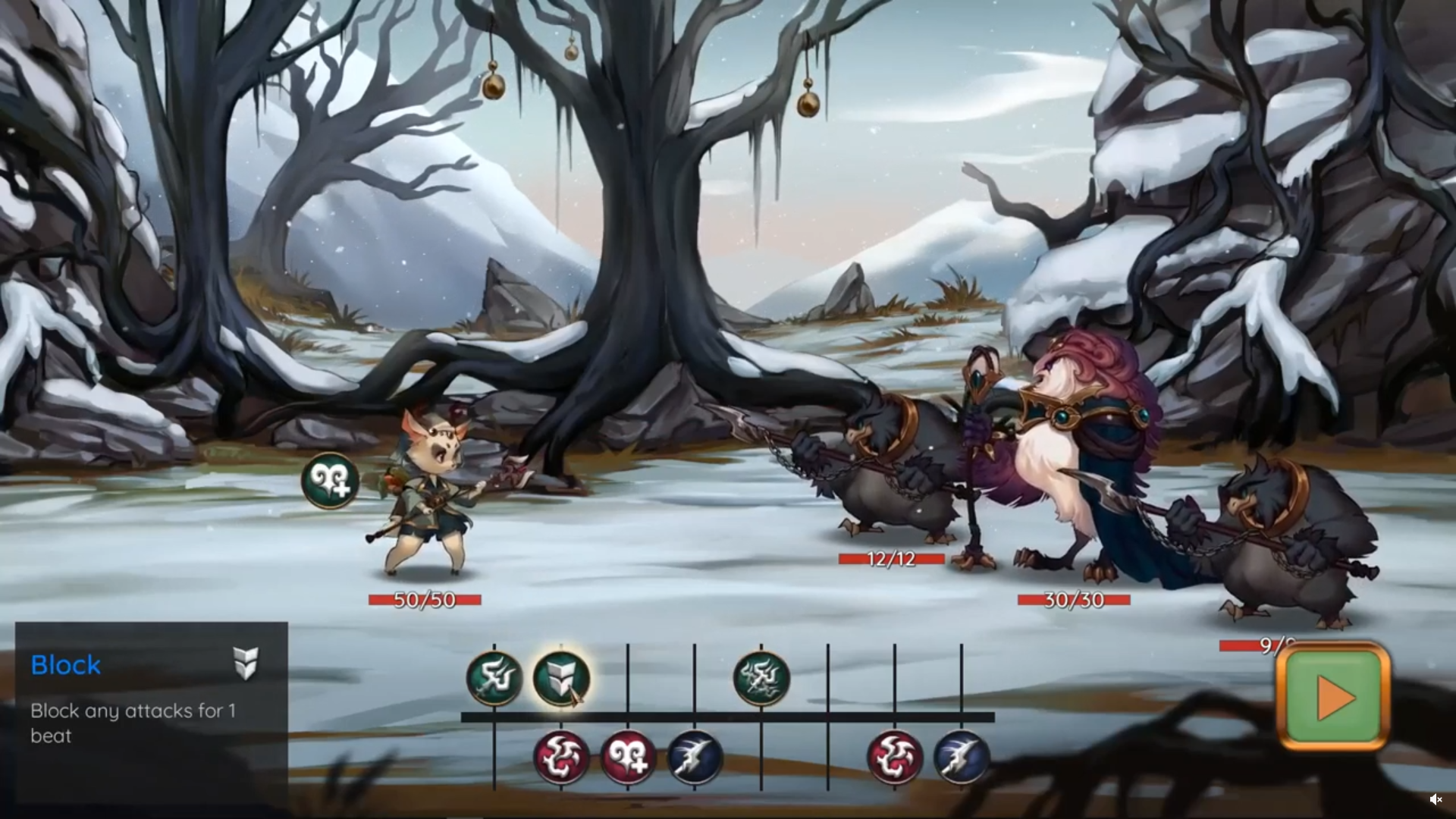Image resolution: width=1456 pixels, height=819 pixels.
Task: Toggle the muted speaker icon
Action: point(1436,799)
